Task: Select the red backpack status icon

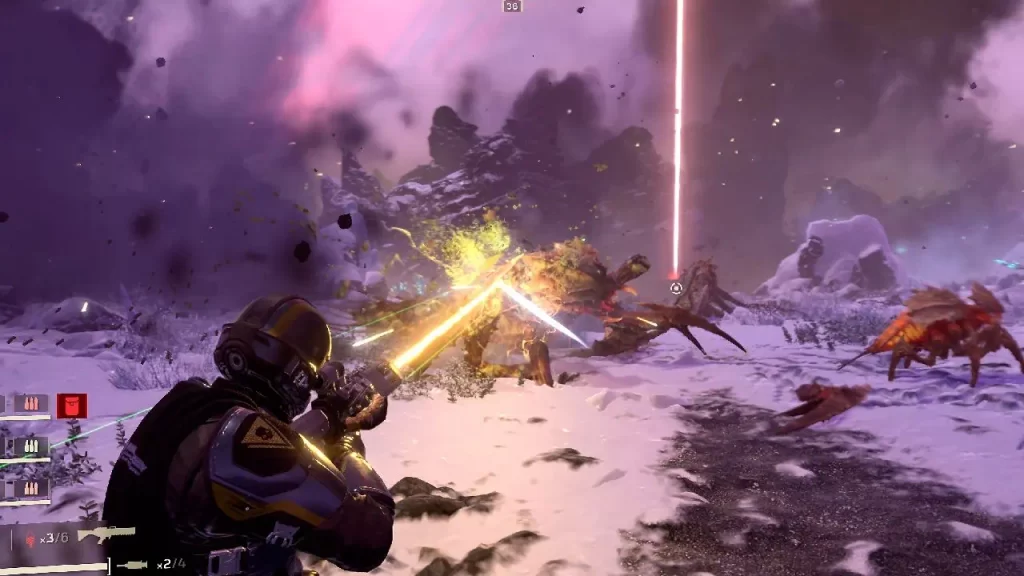Action: (x=72, y=405)
